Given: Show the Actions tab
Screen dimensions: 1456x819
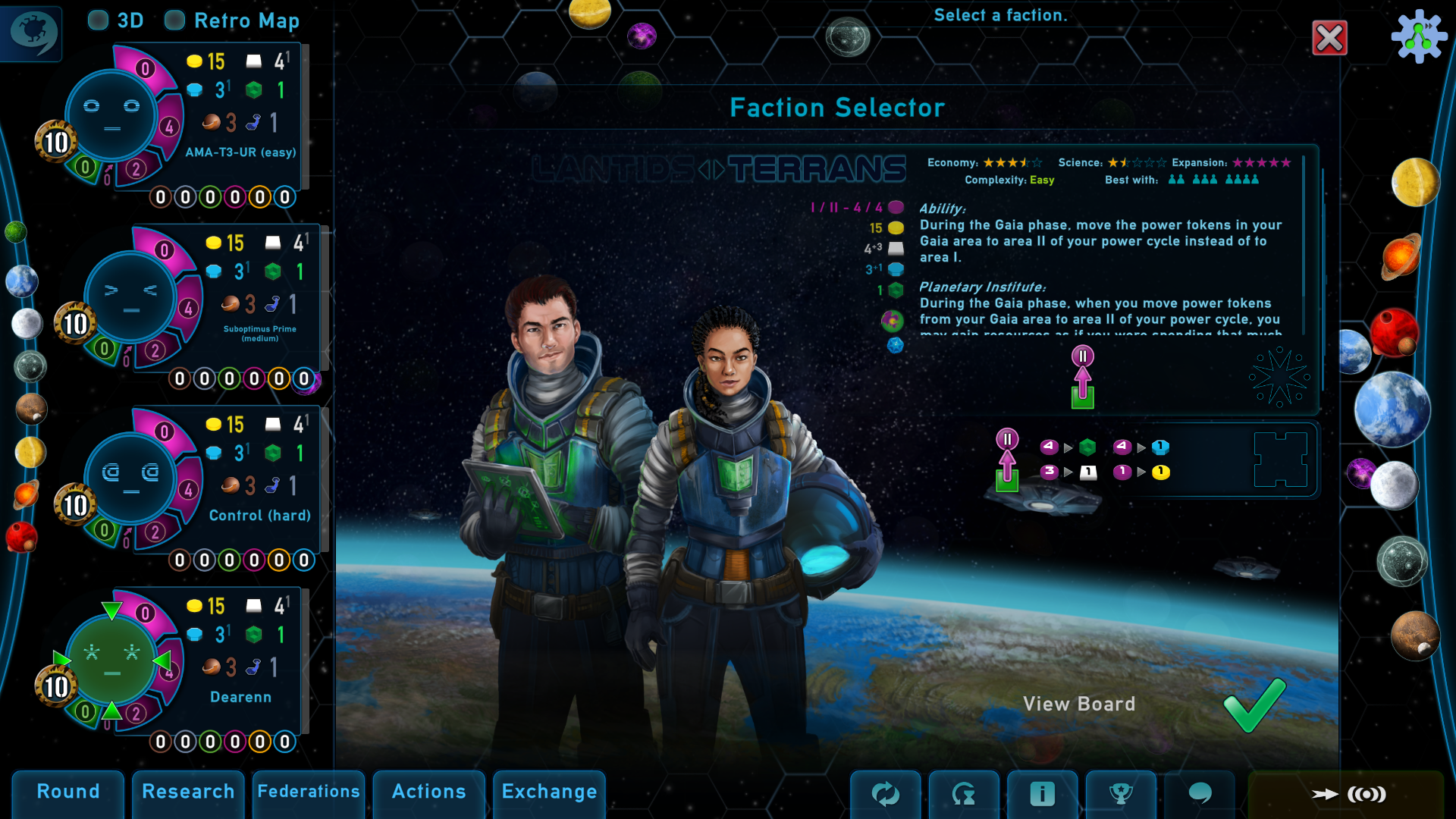Looking at the screenshot, I should [x=428, y=792].
